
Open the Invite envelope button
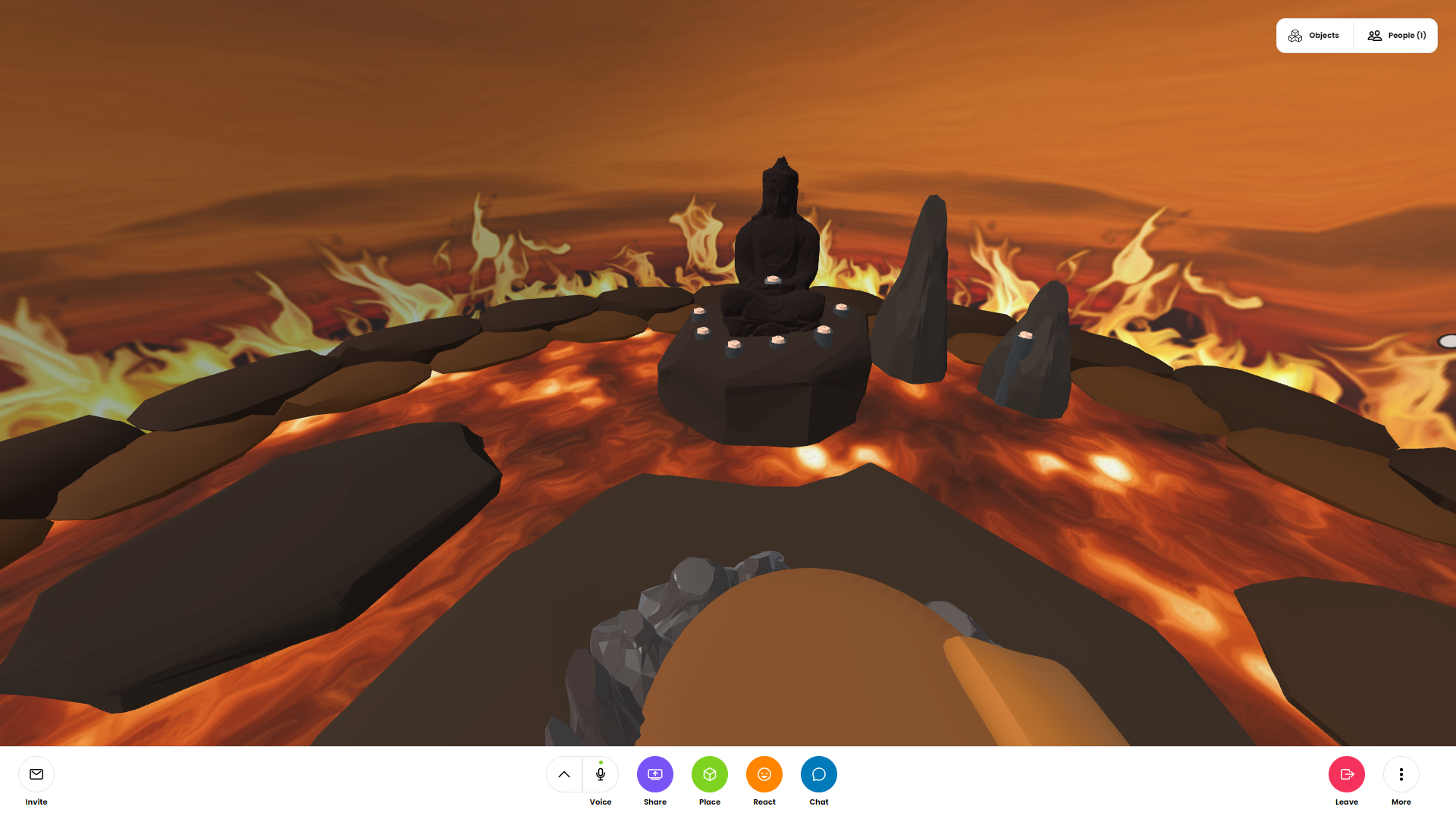coord(36,774)
